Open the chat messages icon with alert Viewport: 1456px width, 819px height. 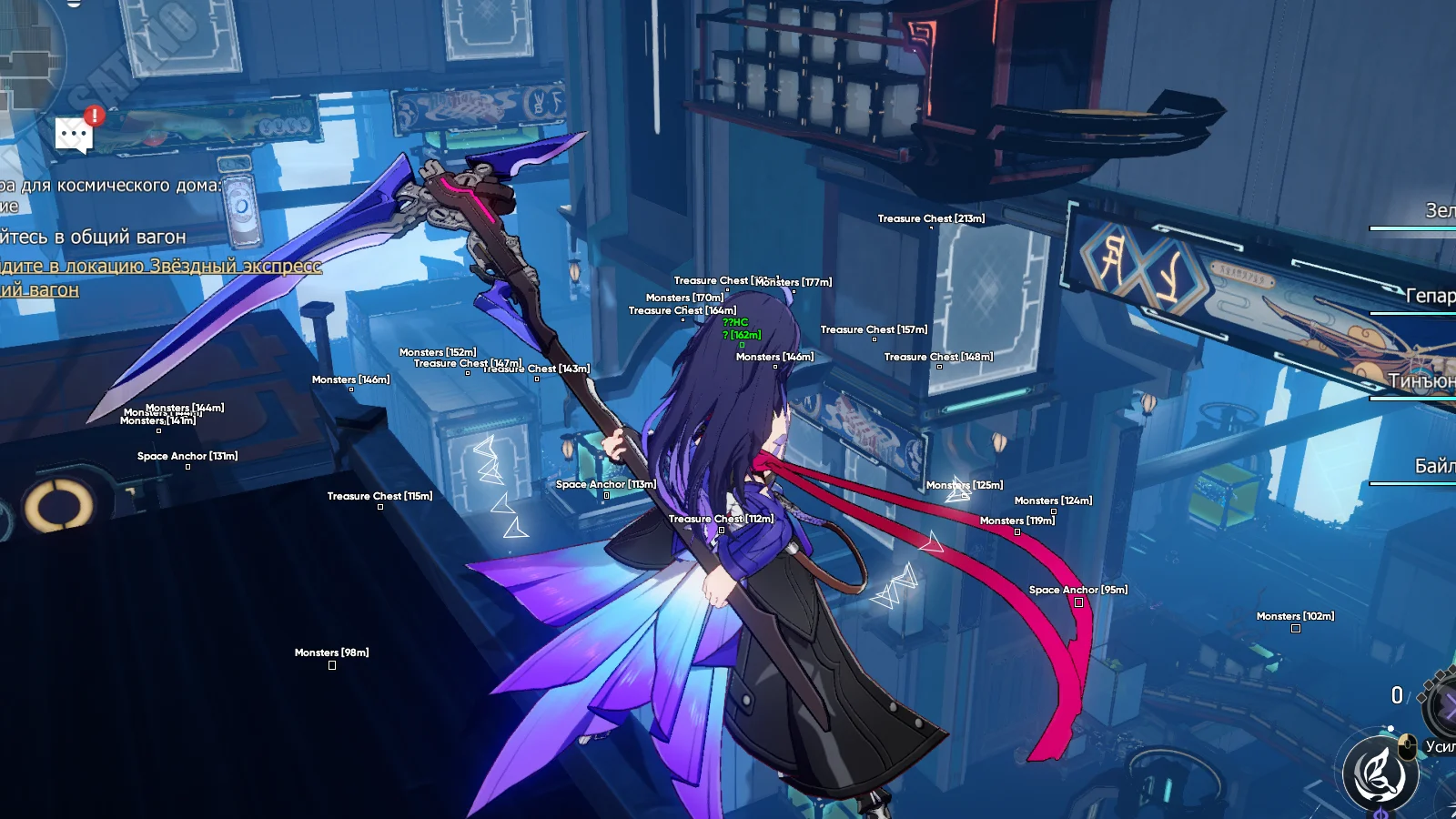75,135
